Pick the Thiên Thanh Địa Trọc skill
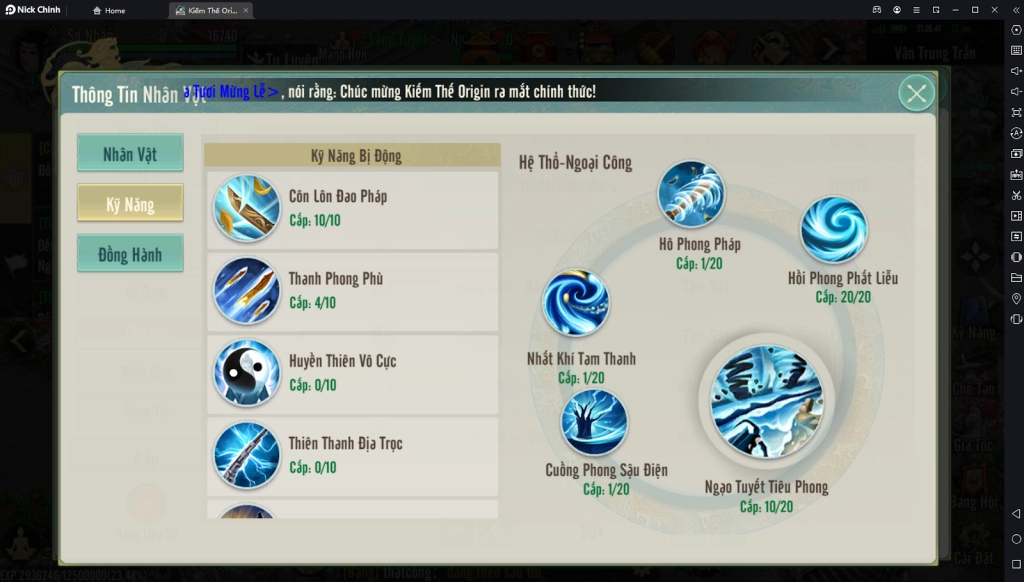This screenshot has height=582, width=1024. [x=352, y=455]
